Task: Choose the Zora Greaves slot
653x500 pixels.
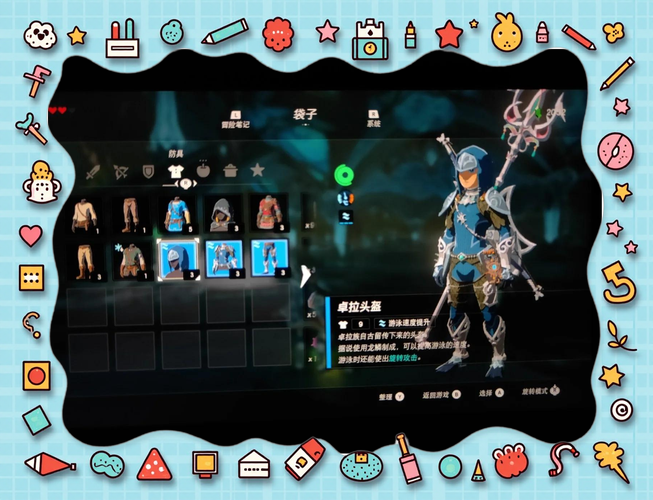Action: pyautogui.click(x=268, y=258)
